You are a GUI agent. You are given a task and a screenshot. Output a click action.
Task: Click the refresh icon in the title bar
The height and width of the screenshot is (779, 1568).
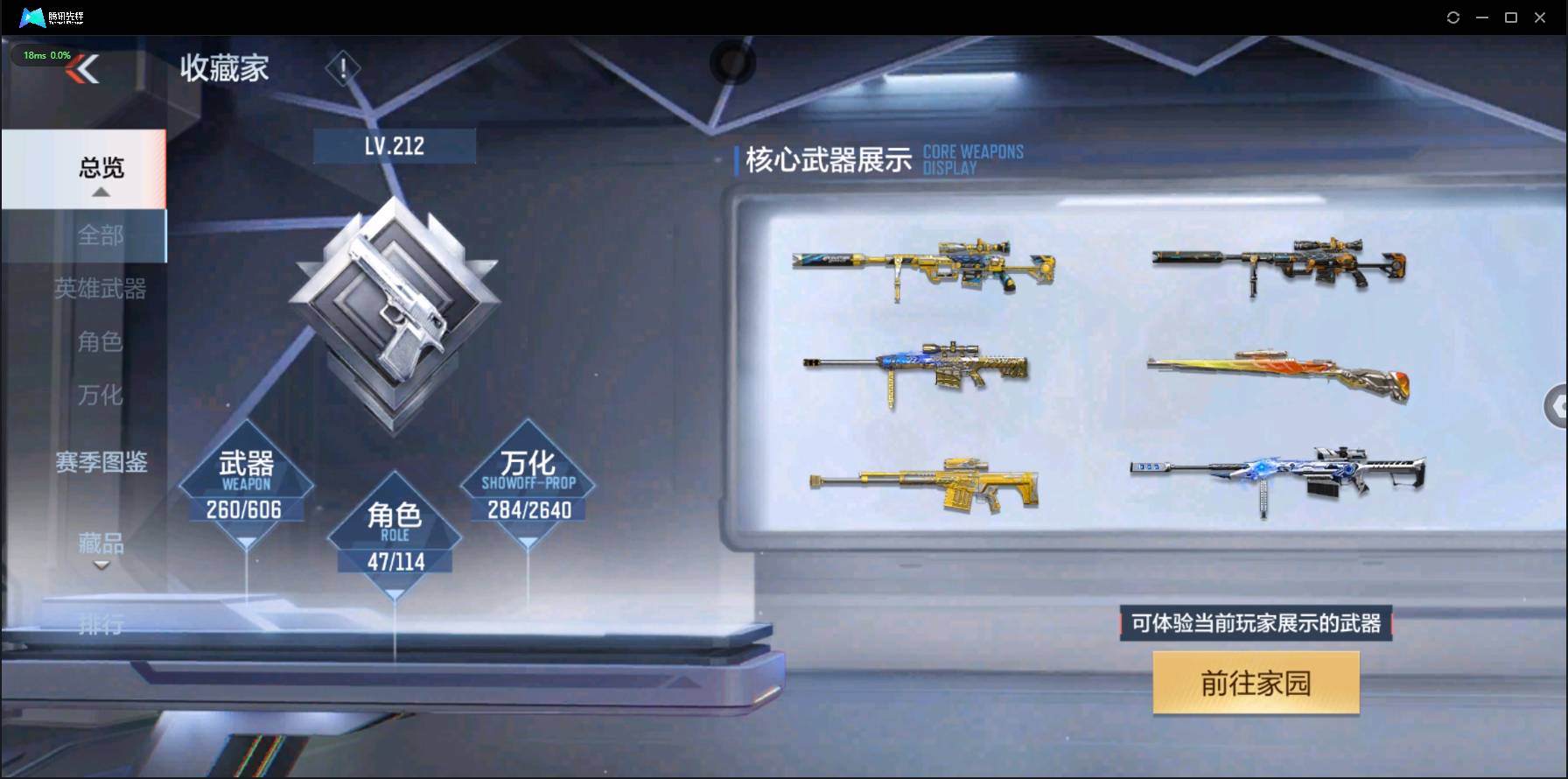coord(1452,17)
